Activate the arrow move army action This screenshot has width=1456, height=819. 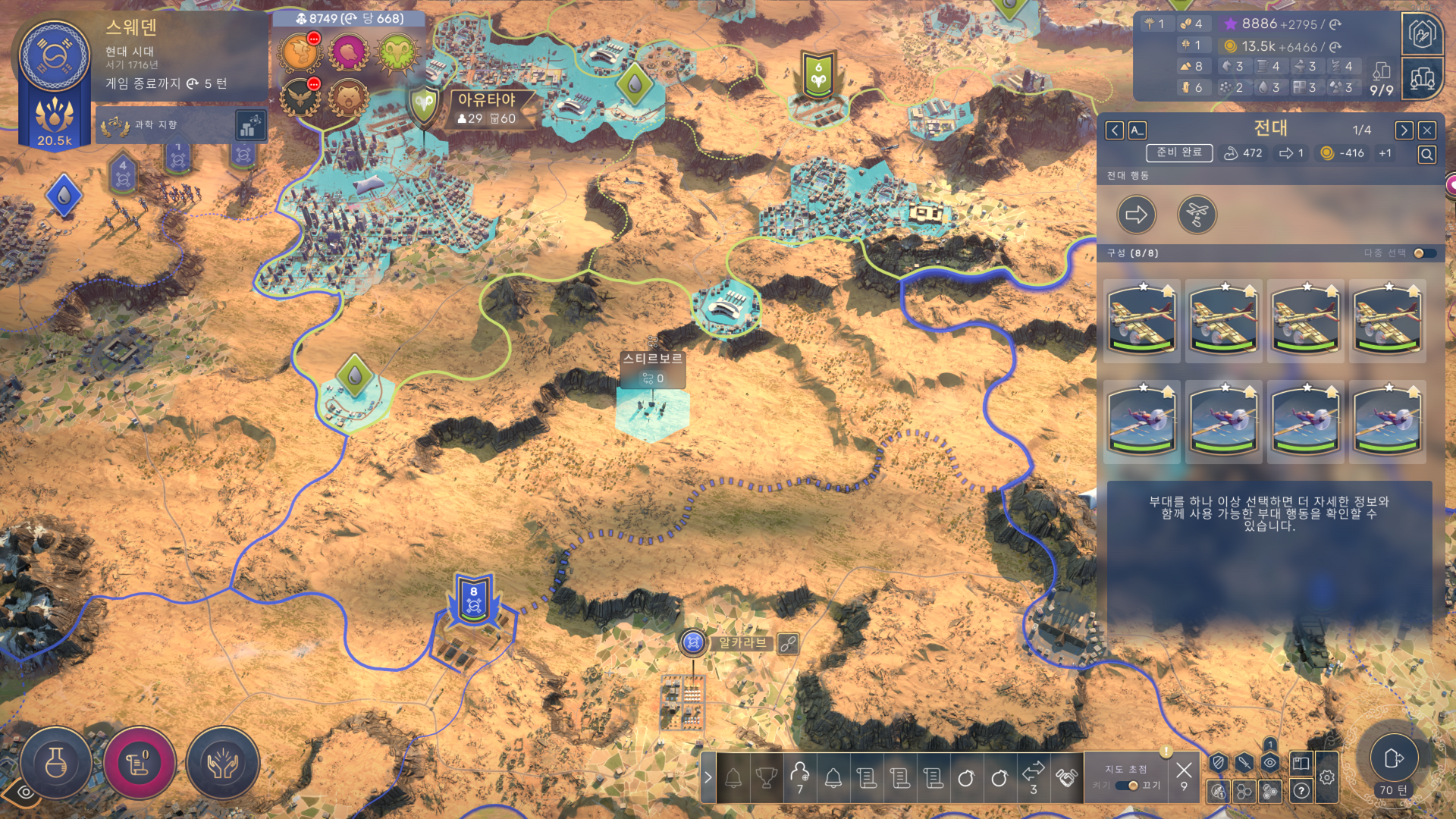pyautogui.click(x=1136, y=215)
